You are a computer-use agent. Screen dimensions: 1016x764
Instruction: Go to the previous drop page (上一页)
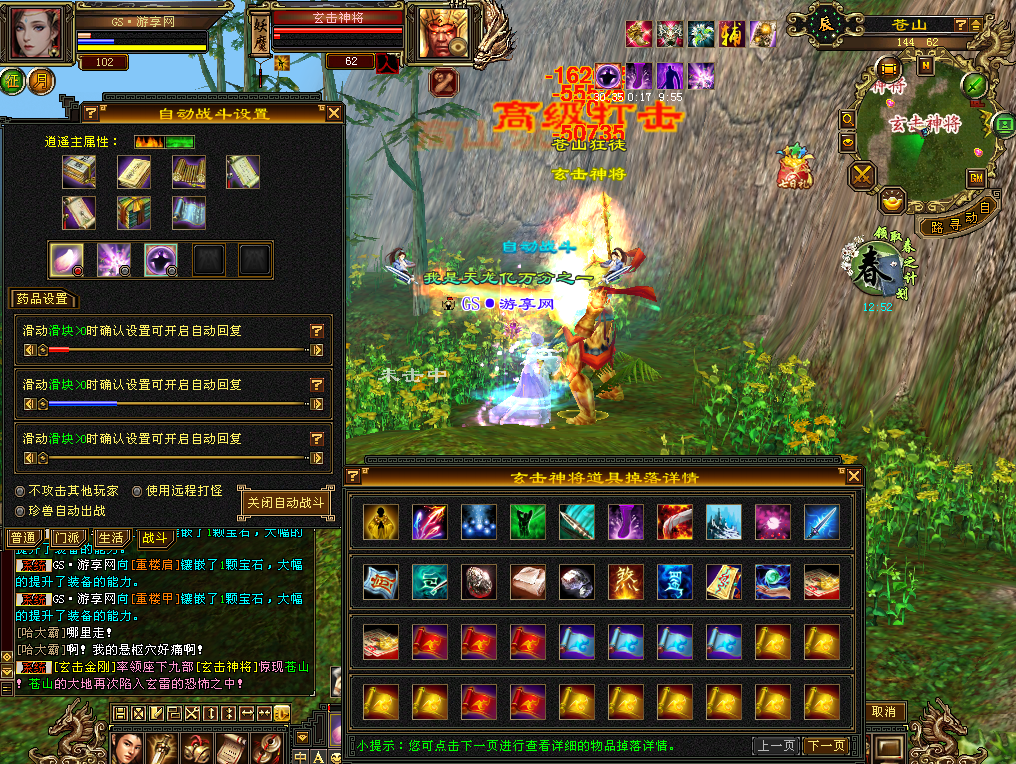776,746
